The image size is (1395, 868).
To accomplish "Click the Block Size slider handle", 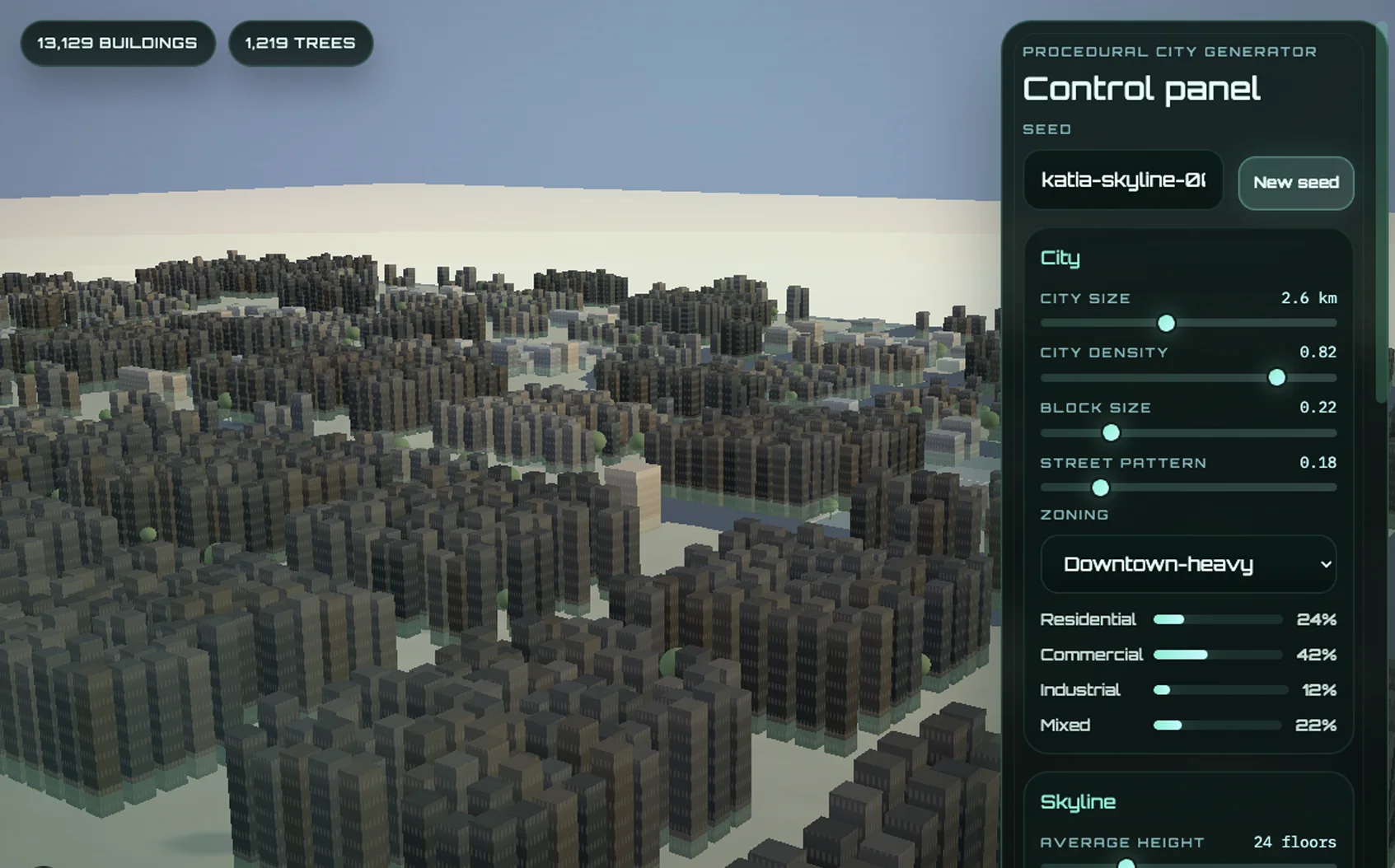I will (x=1110, y=432).
